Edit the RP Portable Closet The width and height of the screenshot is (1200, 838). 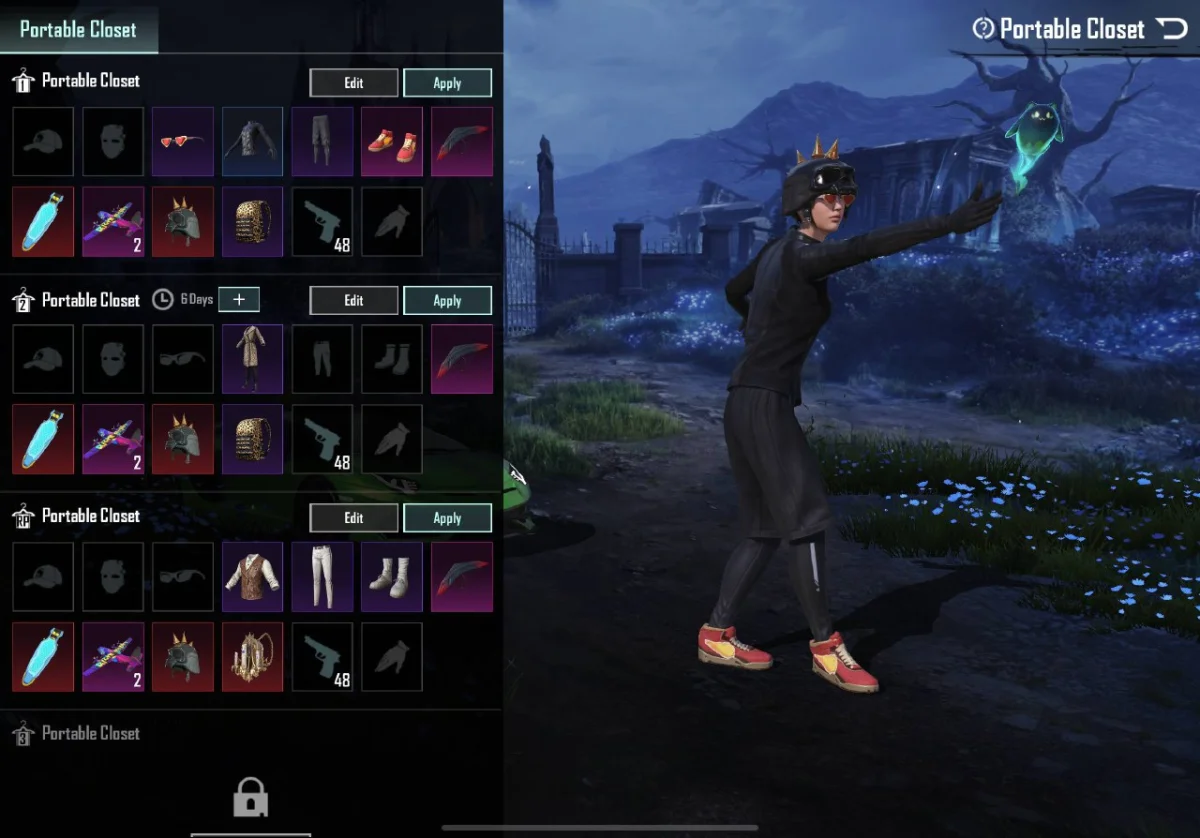tap(354, 518)
